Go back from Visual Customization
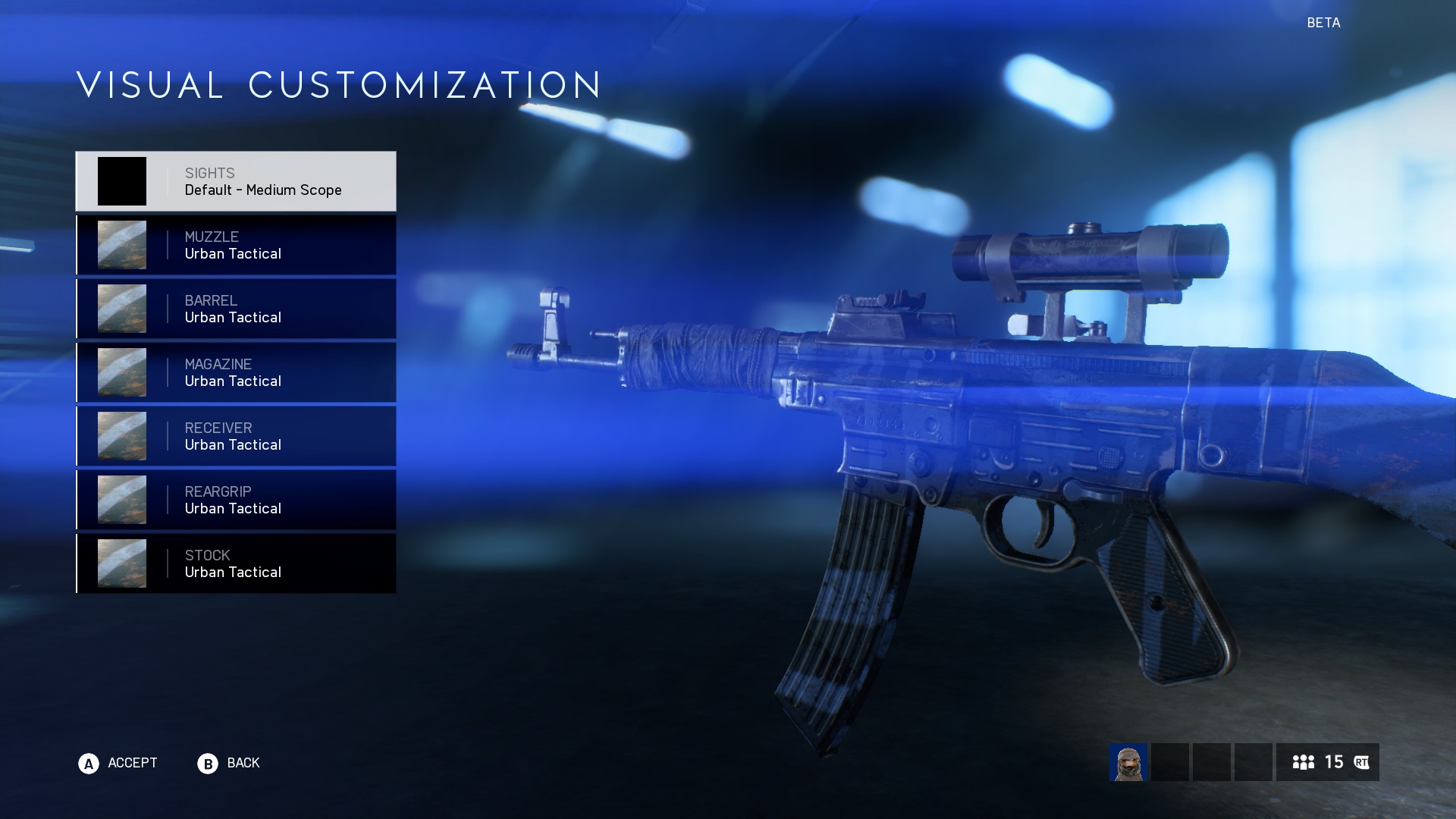Screen dimensions: 1456x819 click(x=229, y=763)
